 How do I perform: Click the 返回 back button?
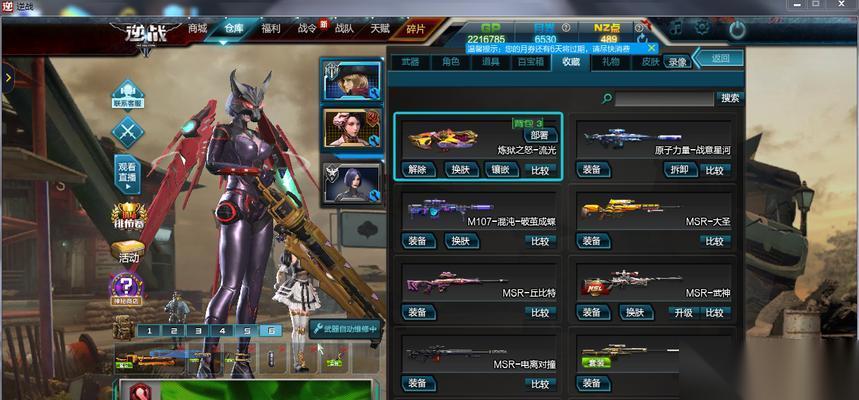[720, 59]
